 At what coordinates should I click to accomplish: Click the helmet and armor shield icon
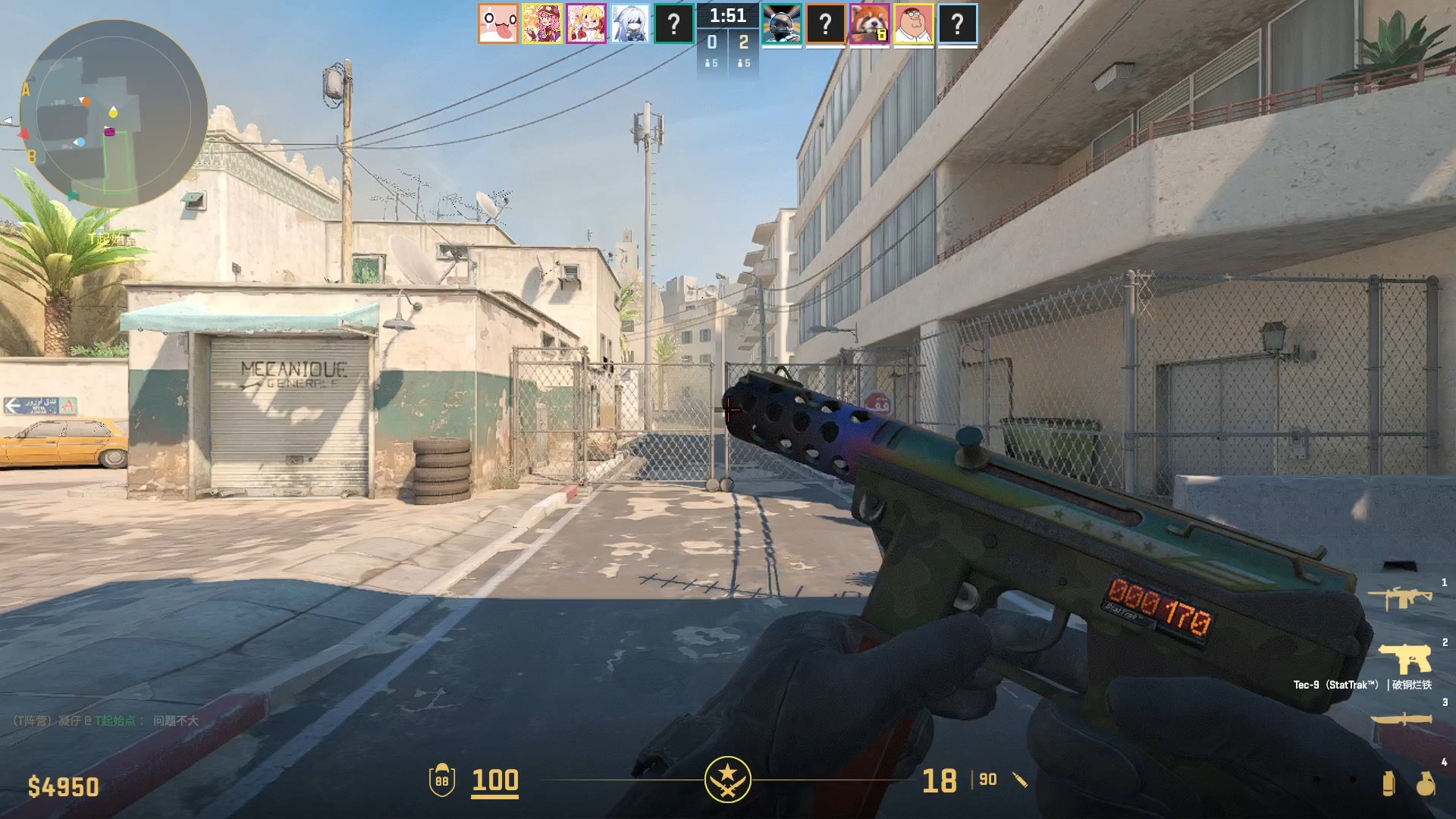point(444,780)
